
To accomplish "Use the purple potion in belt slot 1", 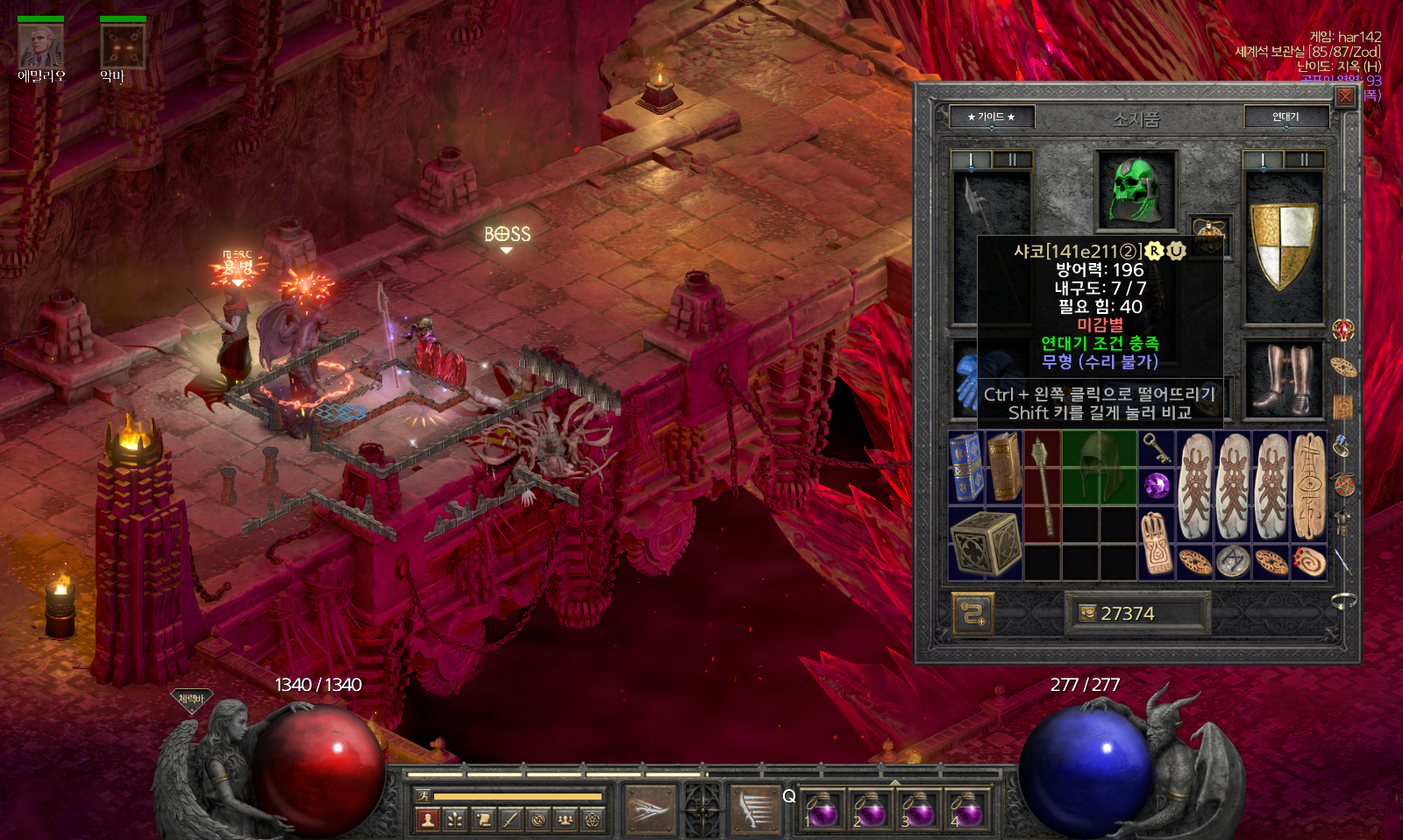I will click(x=823, y=808).
